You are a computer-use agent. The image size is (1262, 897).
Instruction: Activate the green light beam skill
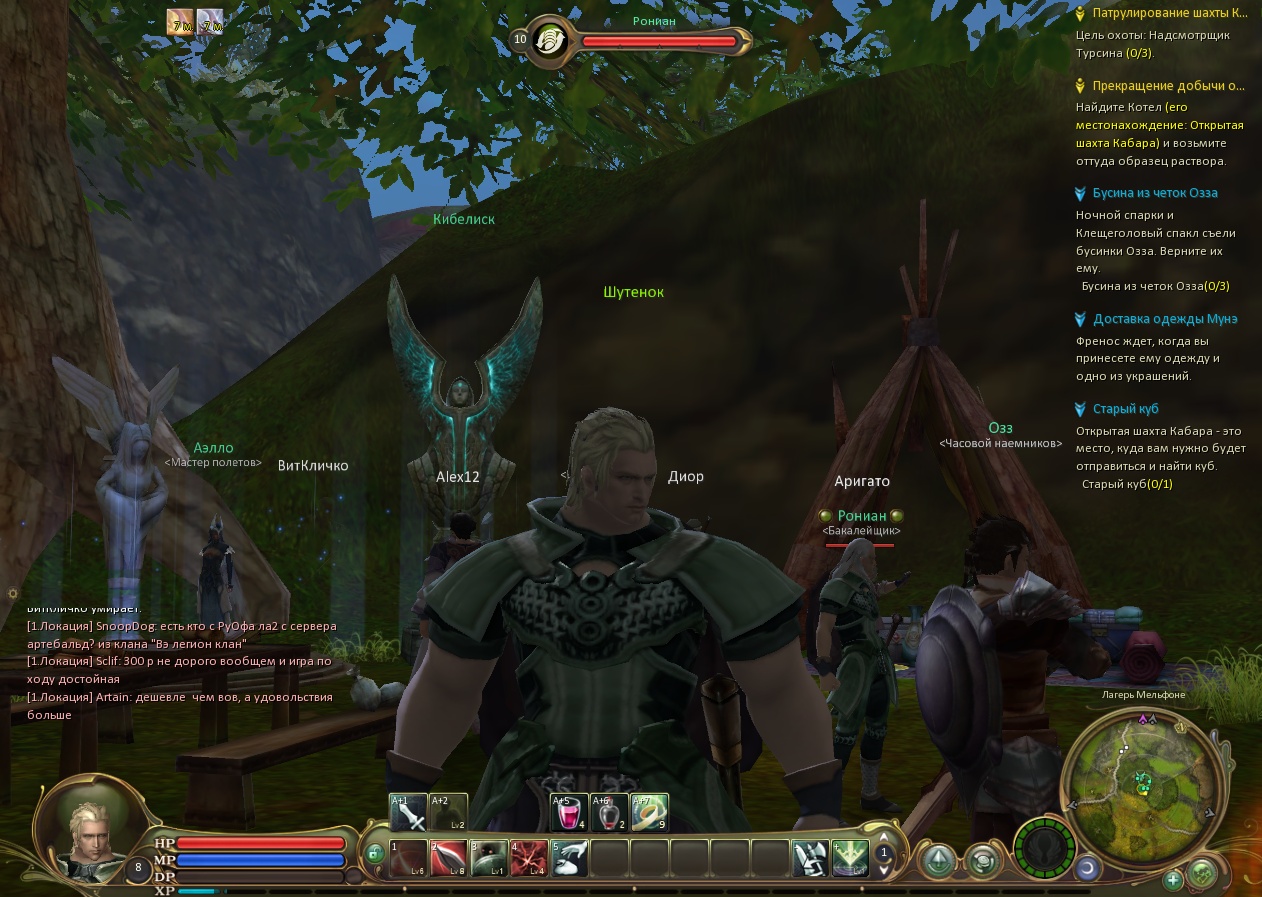[x=850, y=858]
